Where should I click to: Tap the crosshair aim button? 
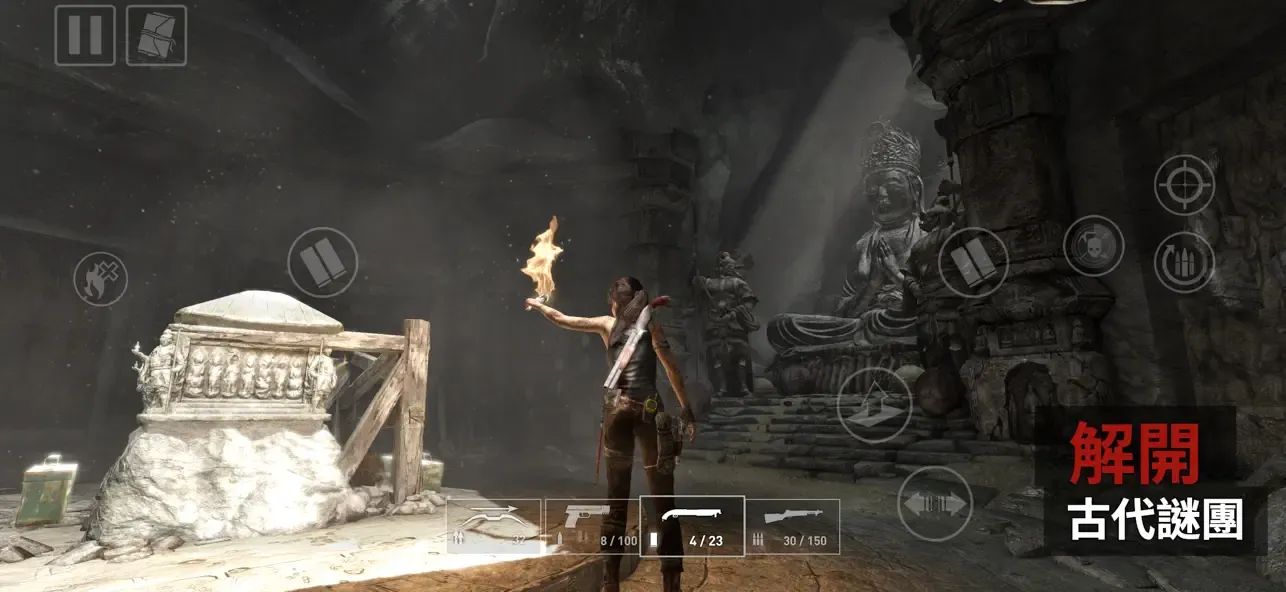coord(1184,185)
